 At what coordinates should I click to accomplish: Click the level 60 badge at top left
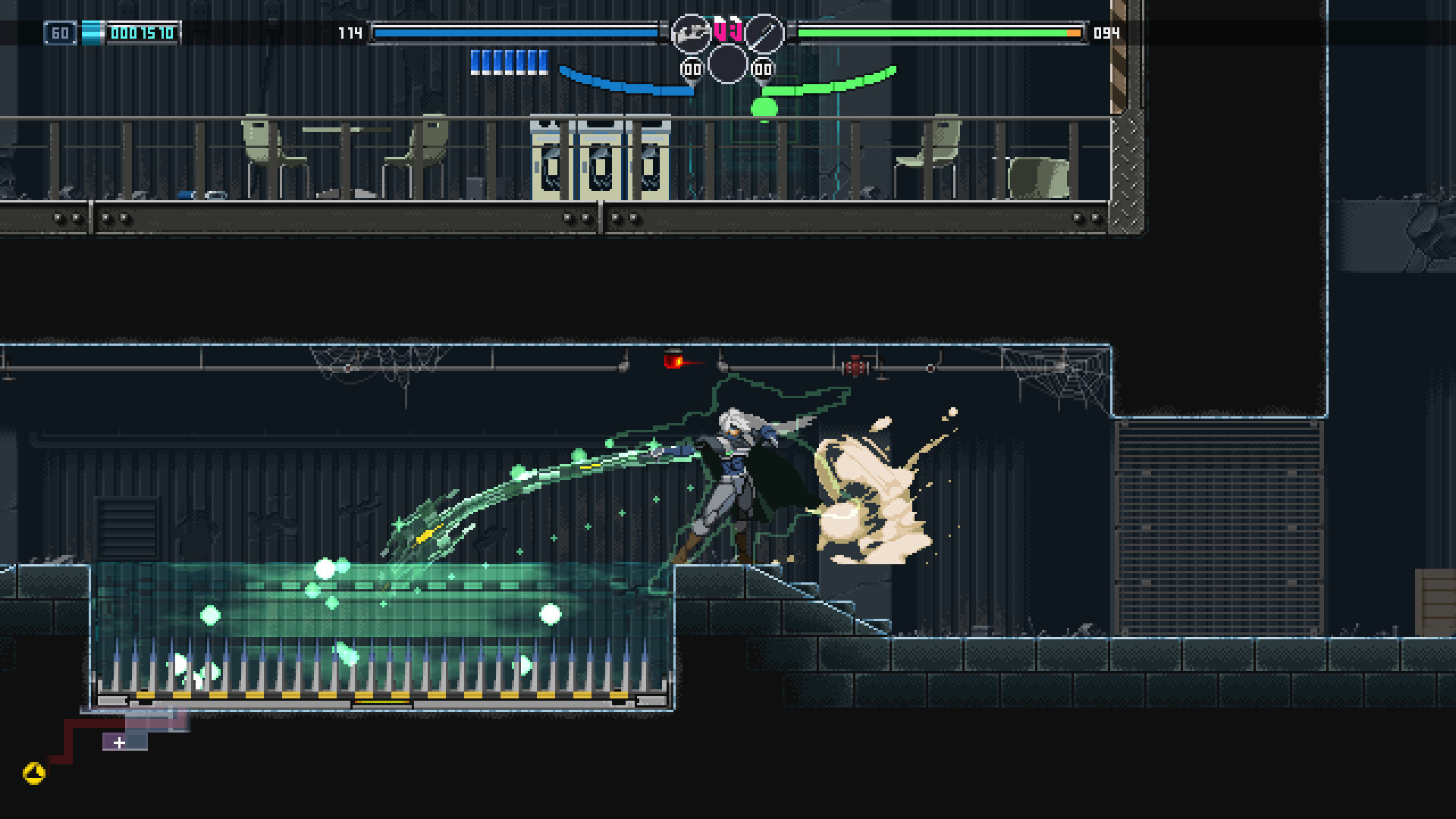pyautogui.click(x=61, y=33)
